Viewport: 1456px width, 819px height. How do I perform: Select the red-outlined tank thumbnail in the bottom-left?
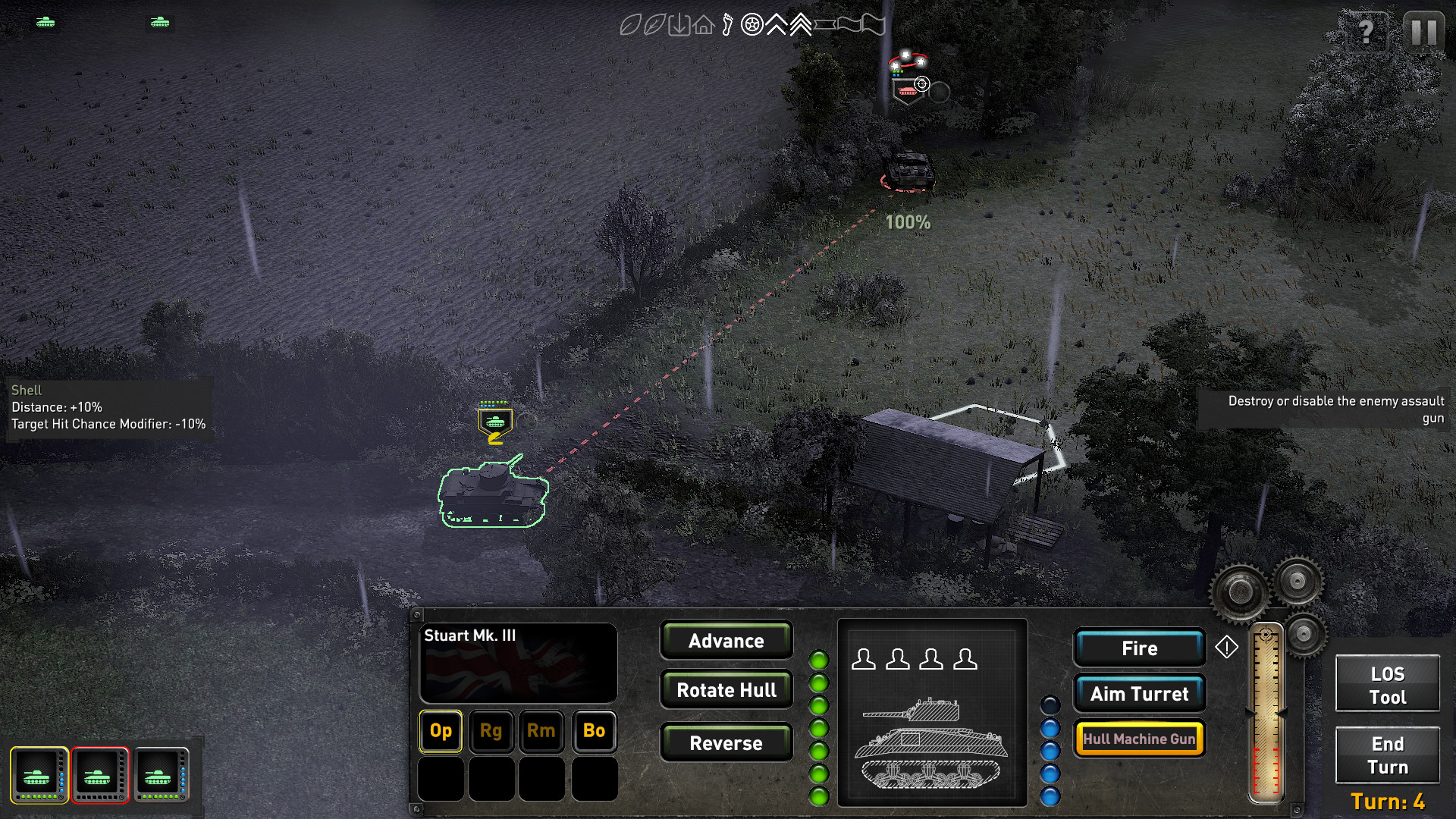pyautogui.click(x=99, y=775)
